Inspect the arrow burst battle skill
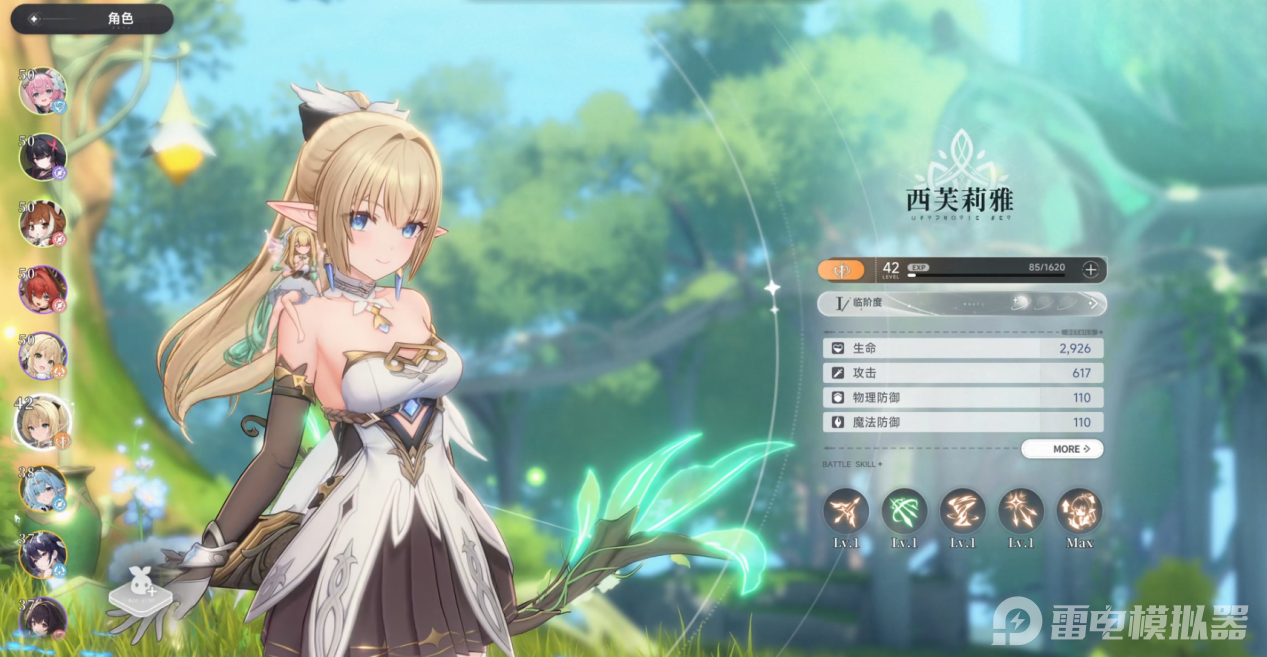Screen dimensions: 1267x657 (1021, 511)
